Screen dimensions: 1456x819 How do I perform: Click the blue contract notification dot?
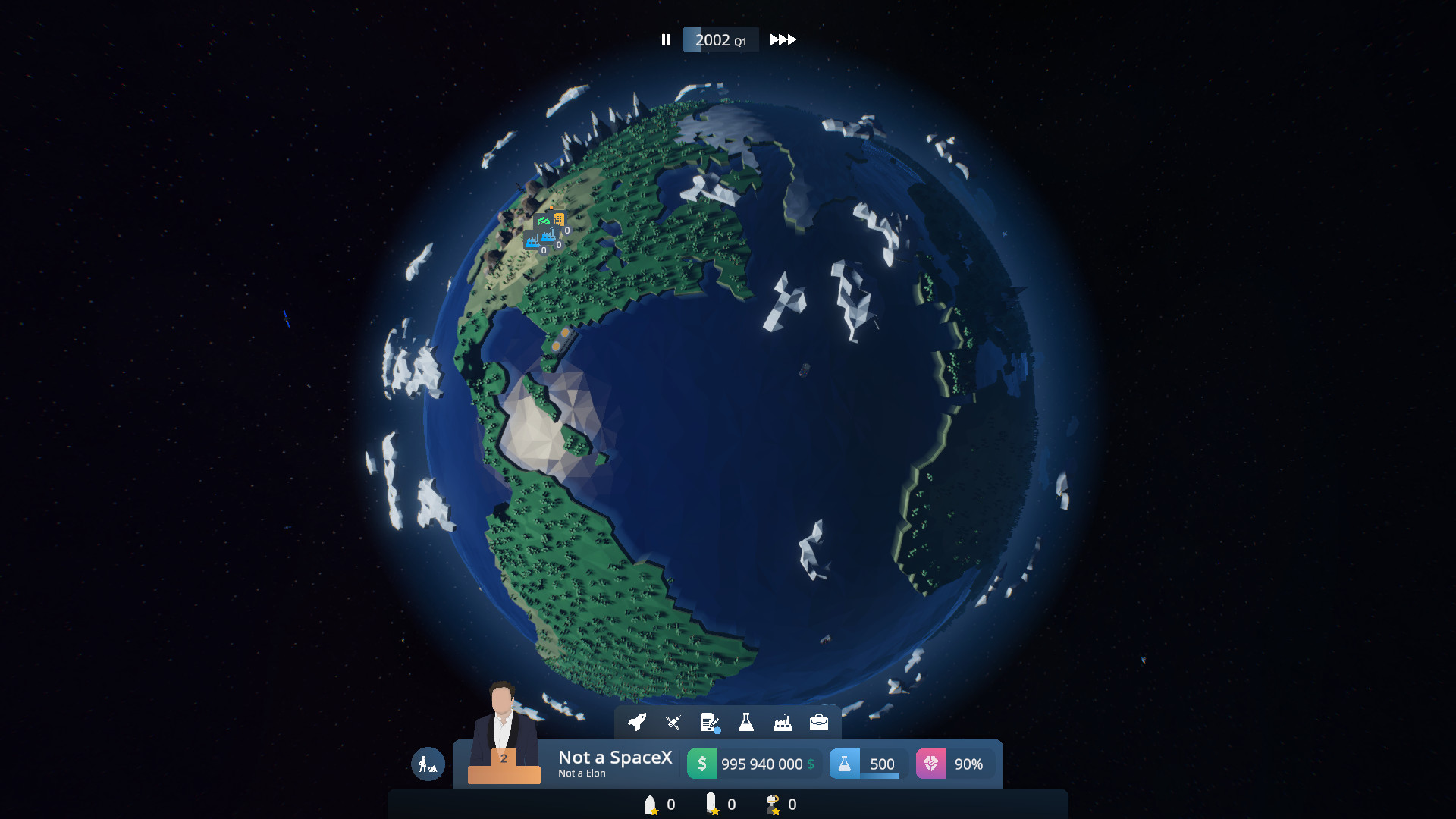pyautogui.click(x=717, y=730)
